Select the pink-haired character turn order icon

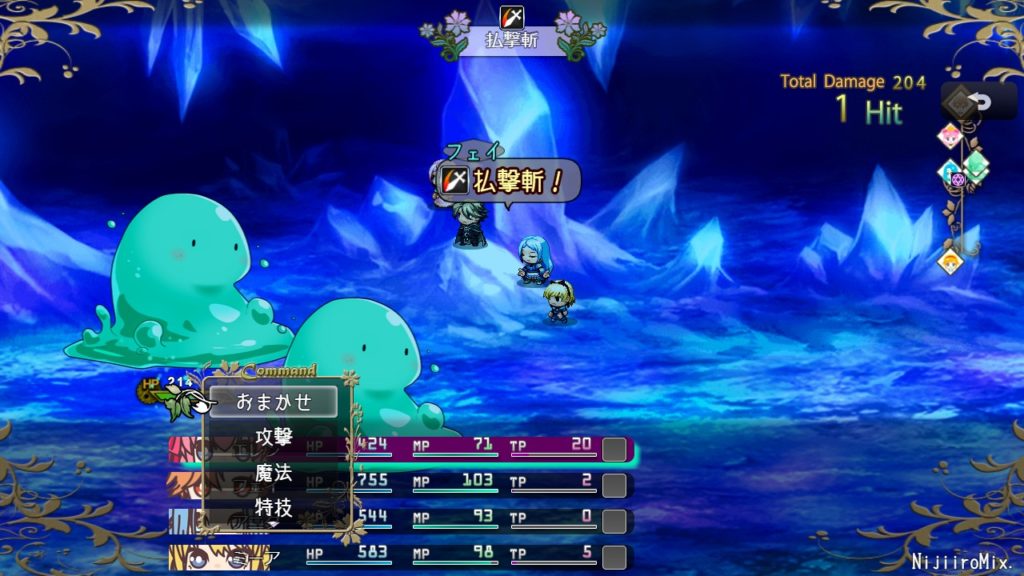pos(948,136)
